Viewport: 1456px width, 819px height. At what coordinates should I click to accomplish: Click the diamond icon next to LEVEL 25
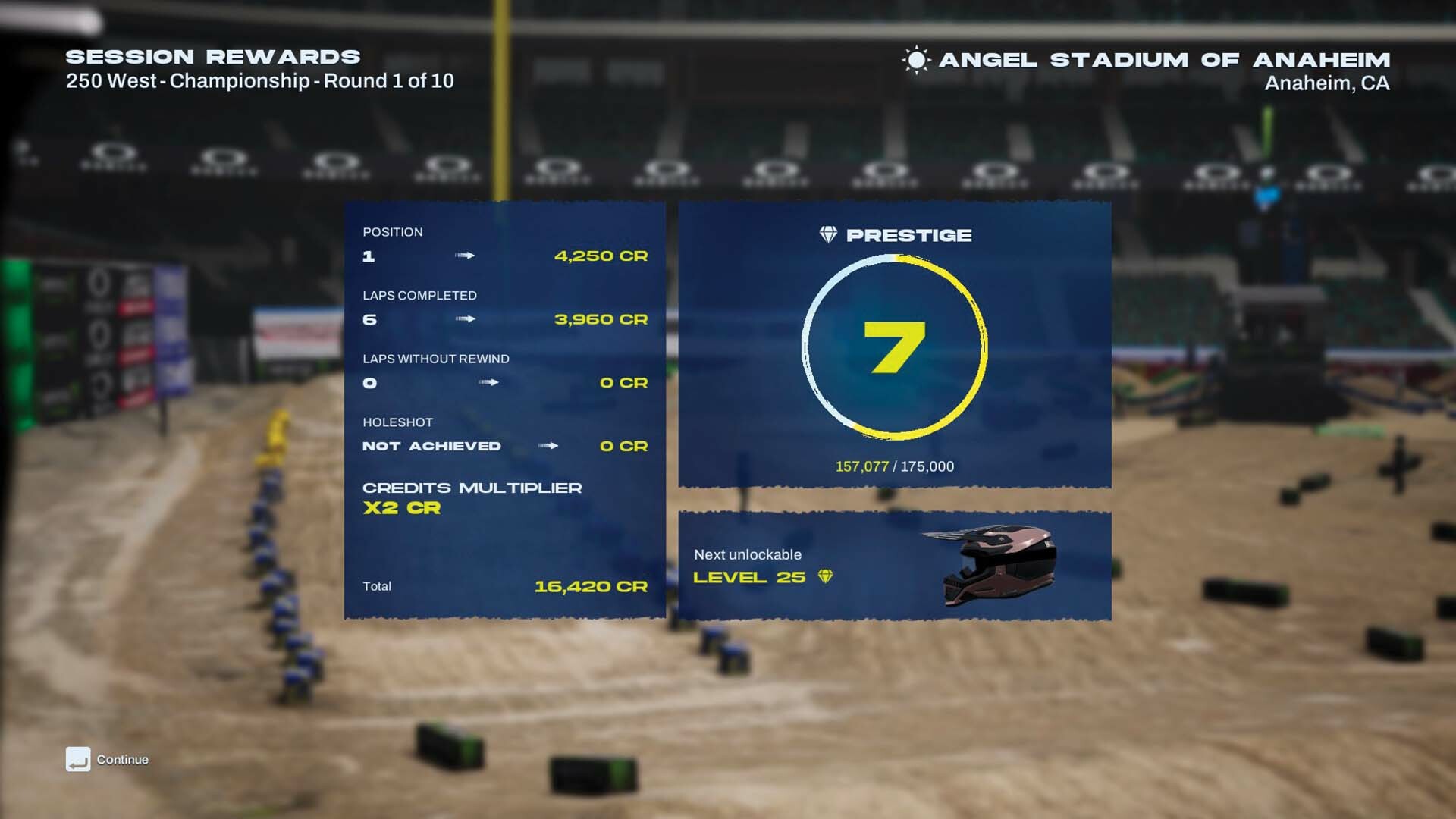826,576
